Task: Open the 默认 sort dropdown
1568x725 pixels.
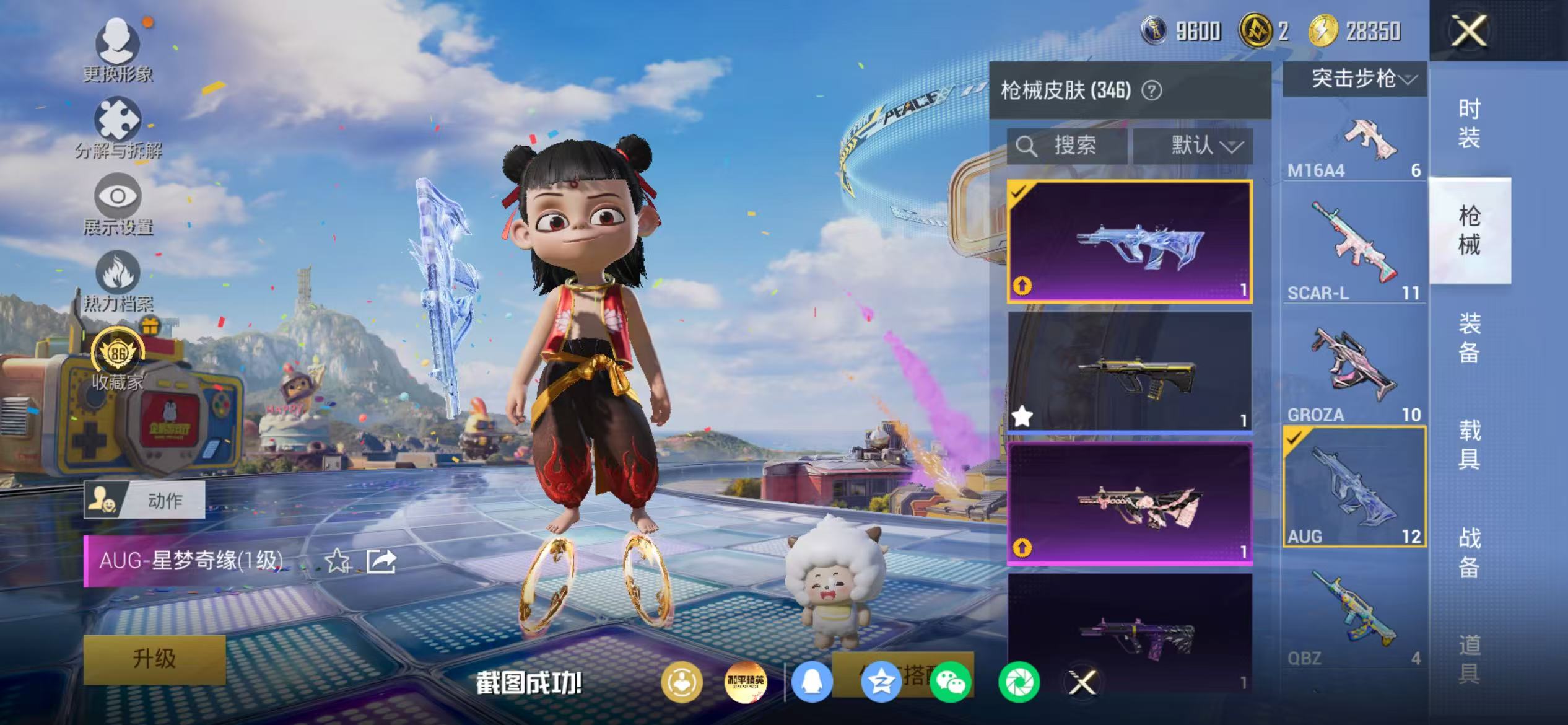Action: click(1193, 146)
